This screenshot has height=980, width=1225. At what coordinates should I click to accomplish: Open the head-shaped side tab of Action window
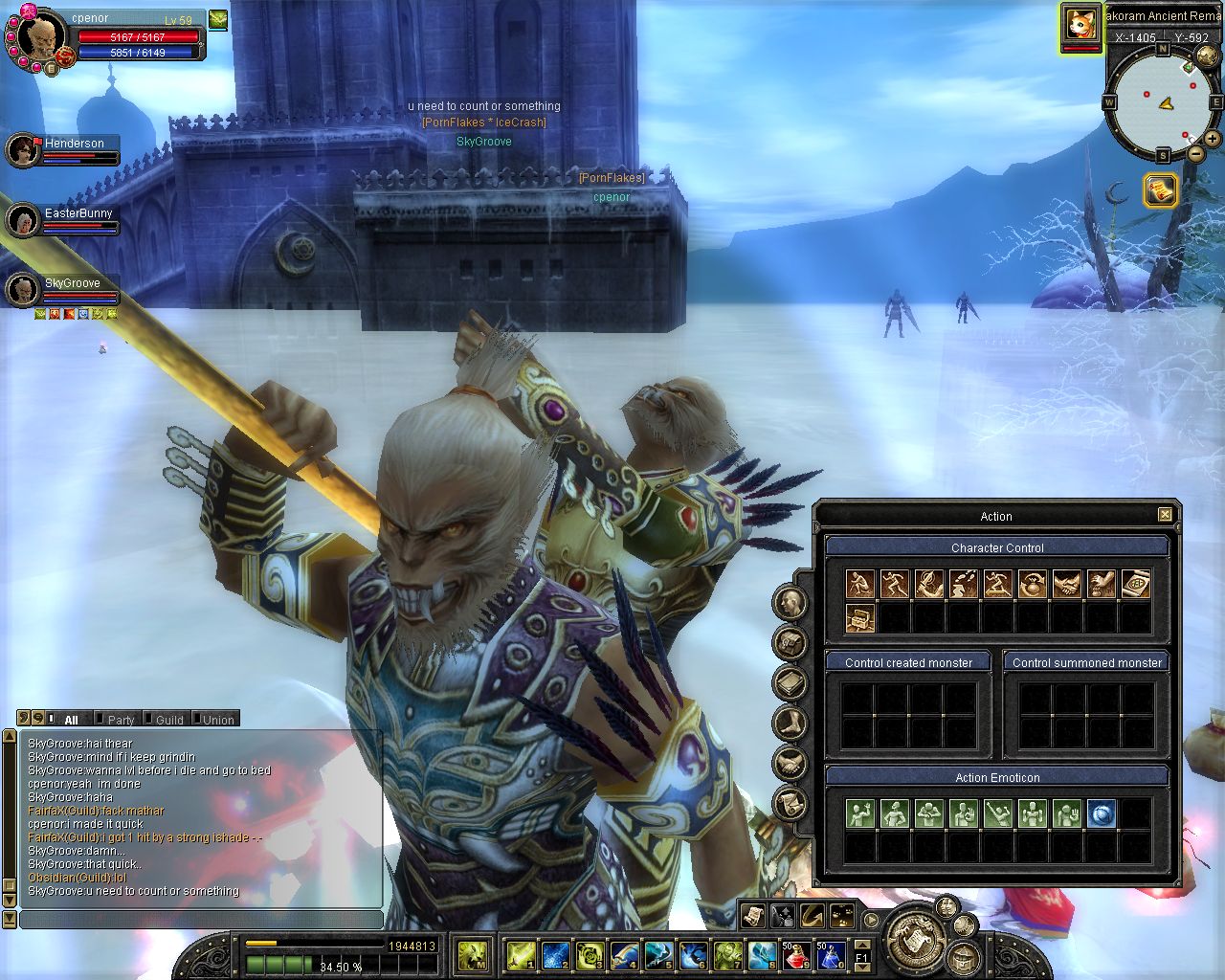pos(790,603)
